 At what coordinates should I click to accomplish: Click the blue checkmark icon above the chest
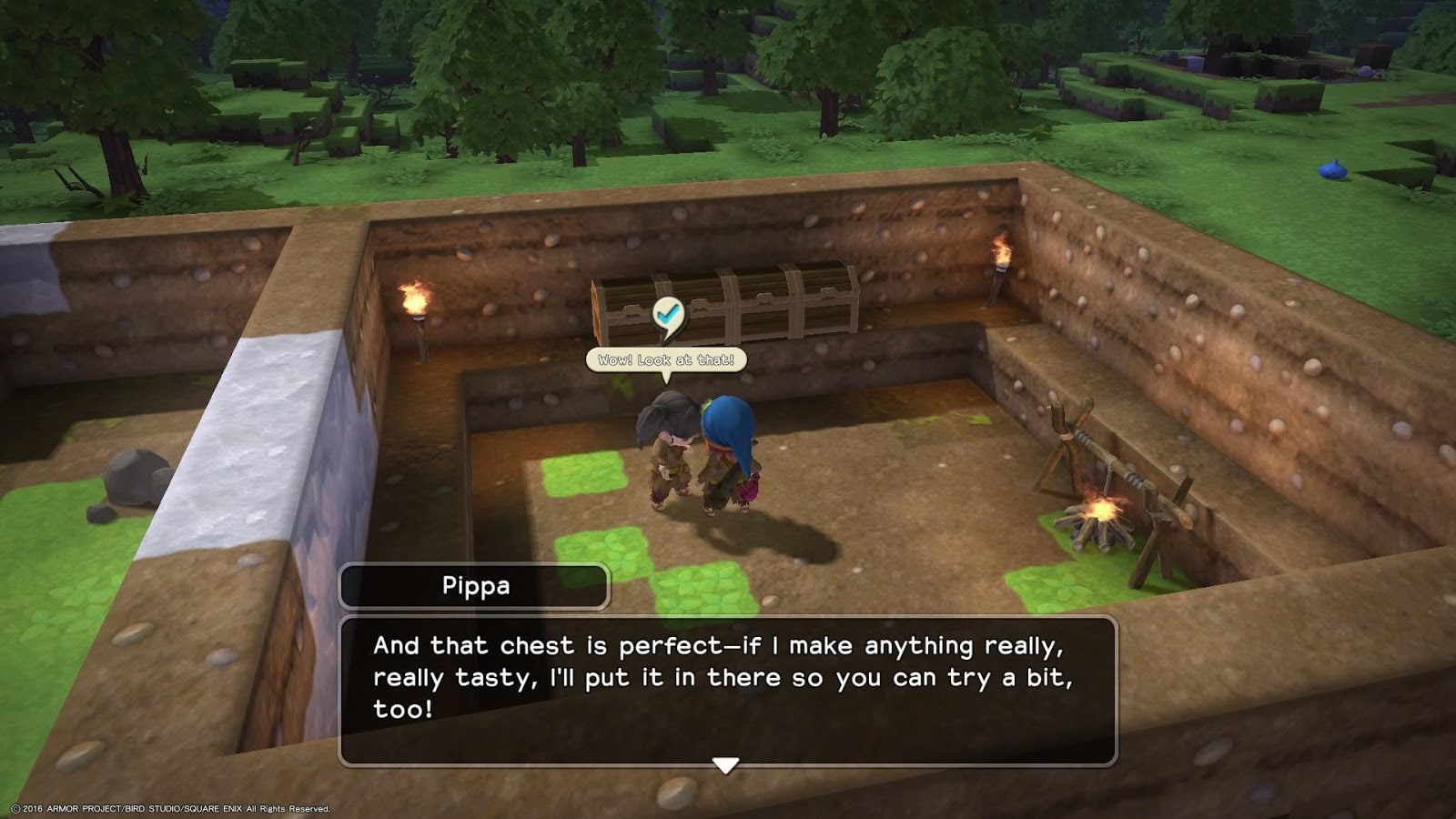point(667,312)
